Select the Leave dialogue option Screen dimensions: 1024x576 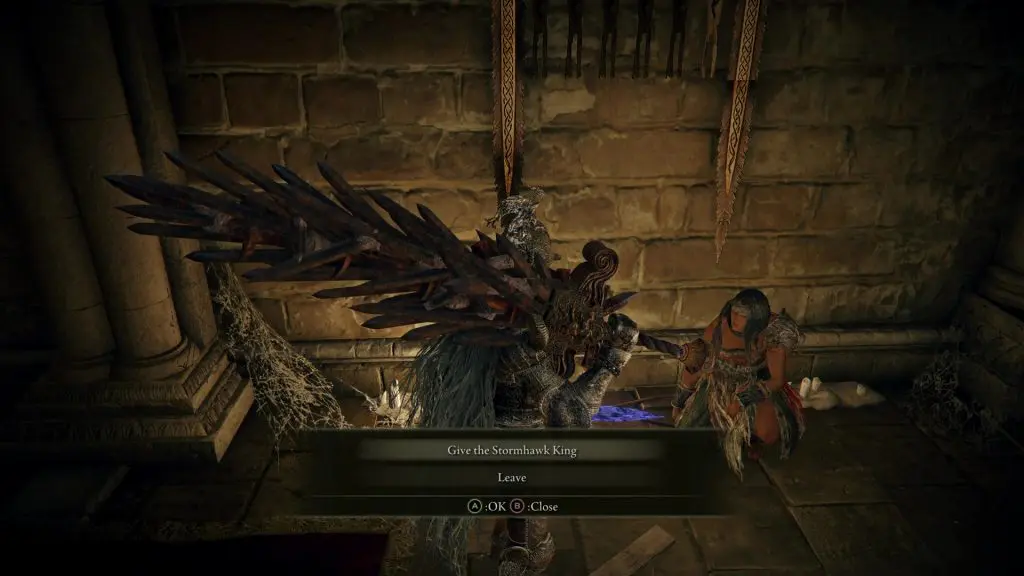[511, 478]
